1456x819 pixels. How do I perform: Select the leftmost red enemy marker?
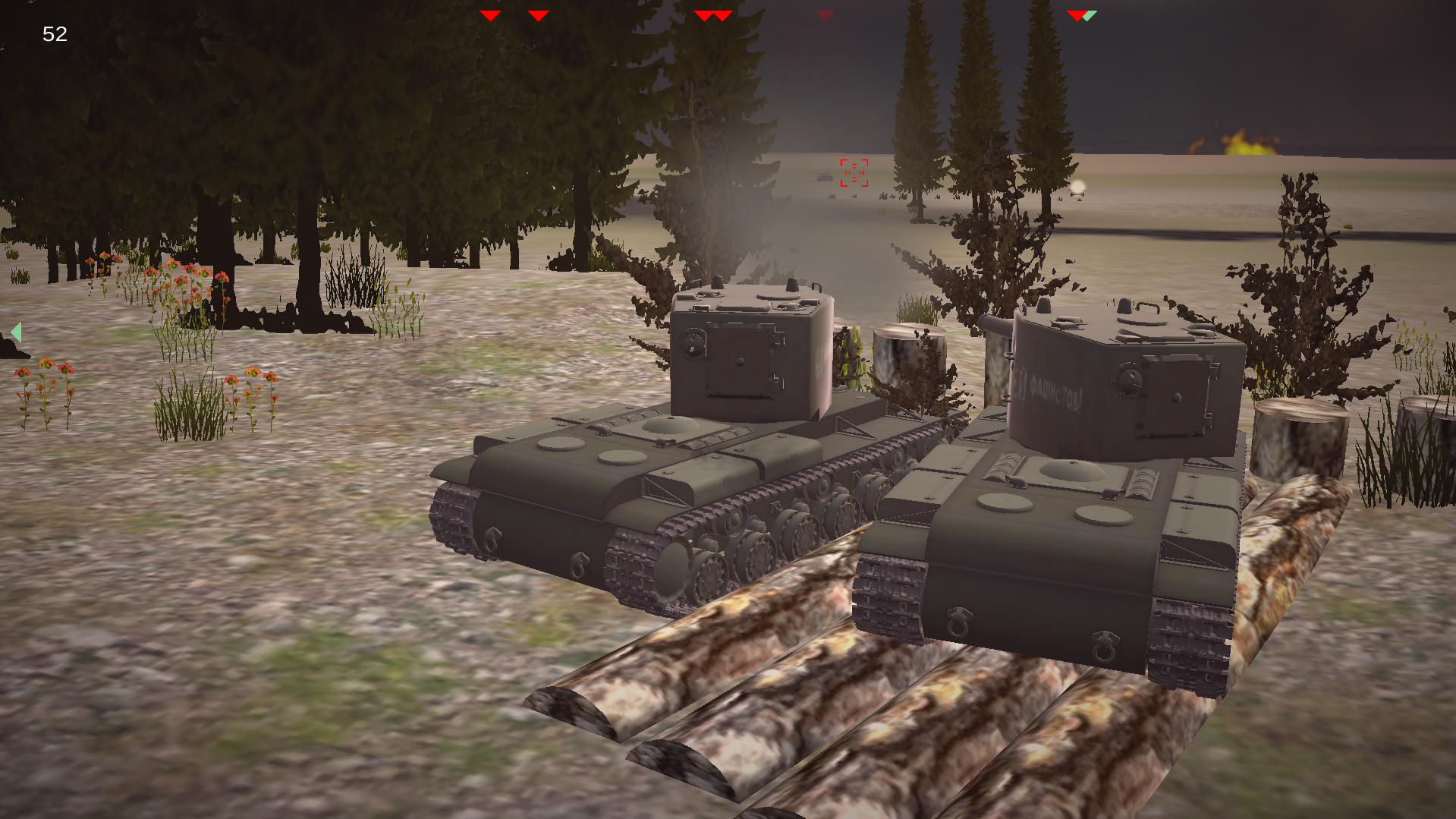pyautogui.click(x=491, y=14)
